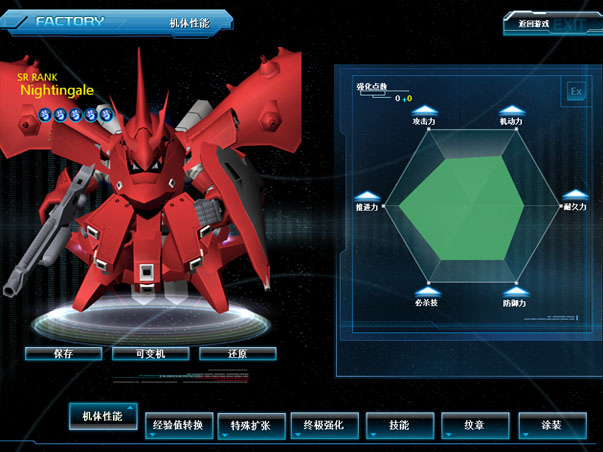Image resolution: width=603 pixels, height=452 pixels.
Task: Switch to the 经验值转换 tab
Action: tap(178, 426)
